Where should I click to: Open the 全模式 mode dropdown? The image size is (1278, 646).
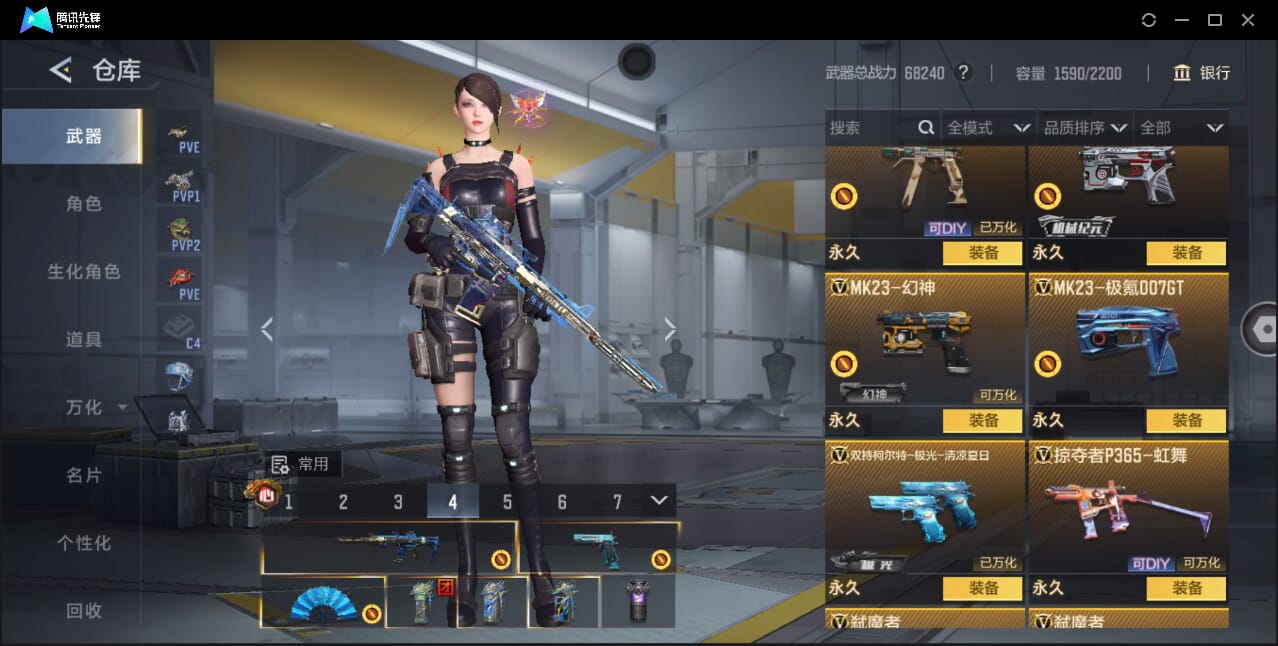(x=987, y=128)
